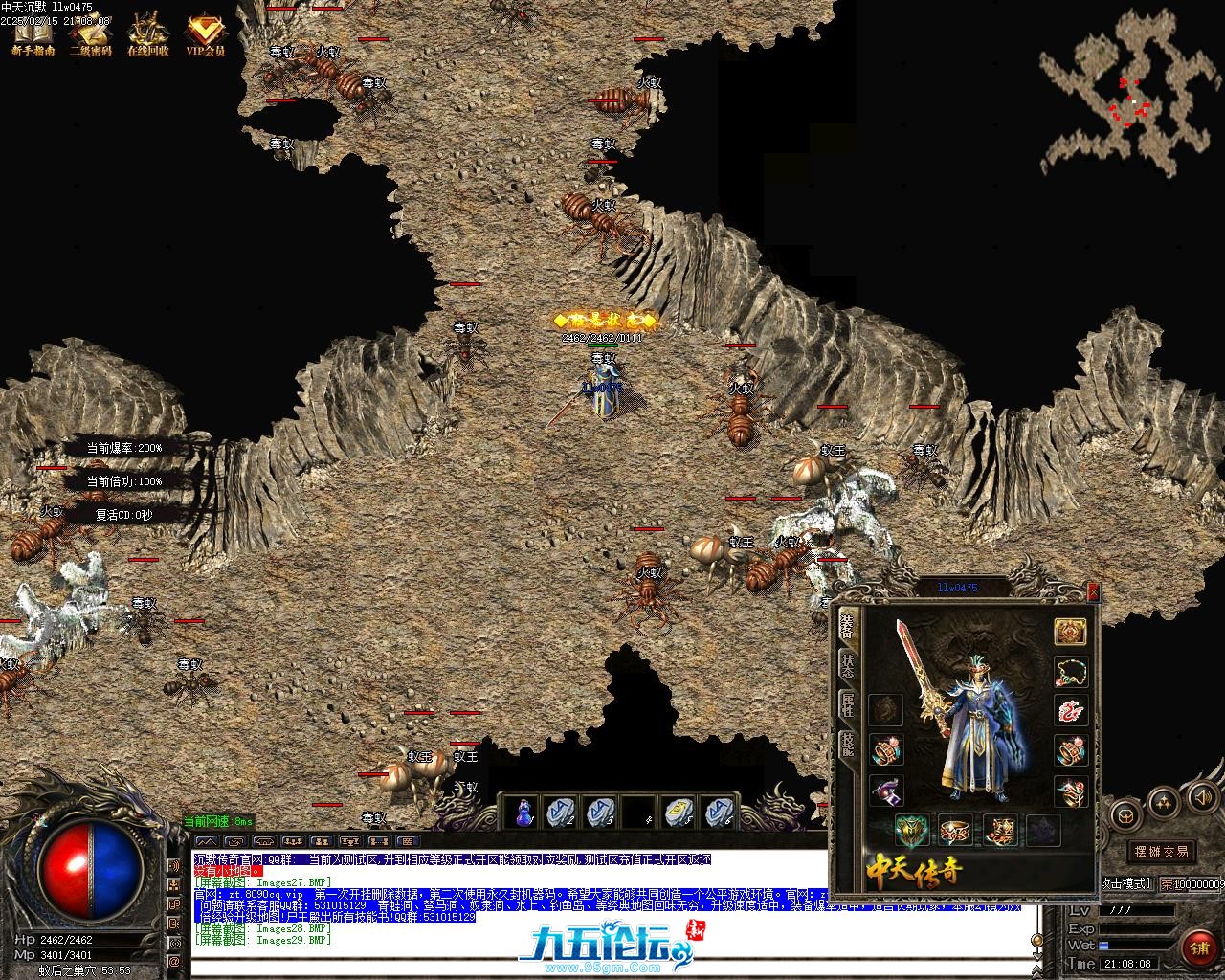
Task: Select the helmet slot in equipment panel
Action: coord(1070,632)
